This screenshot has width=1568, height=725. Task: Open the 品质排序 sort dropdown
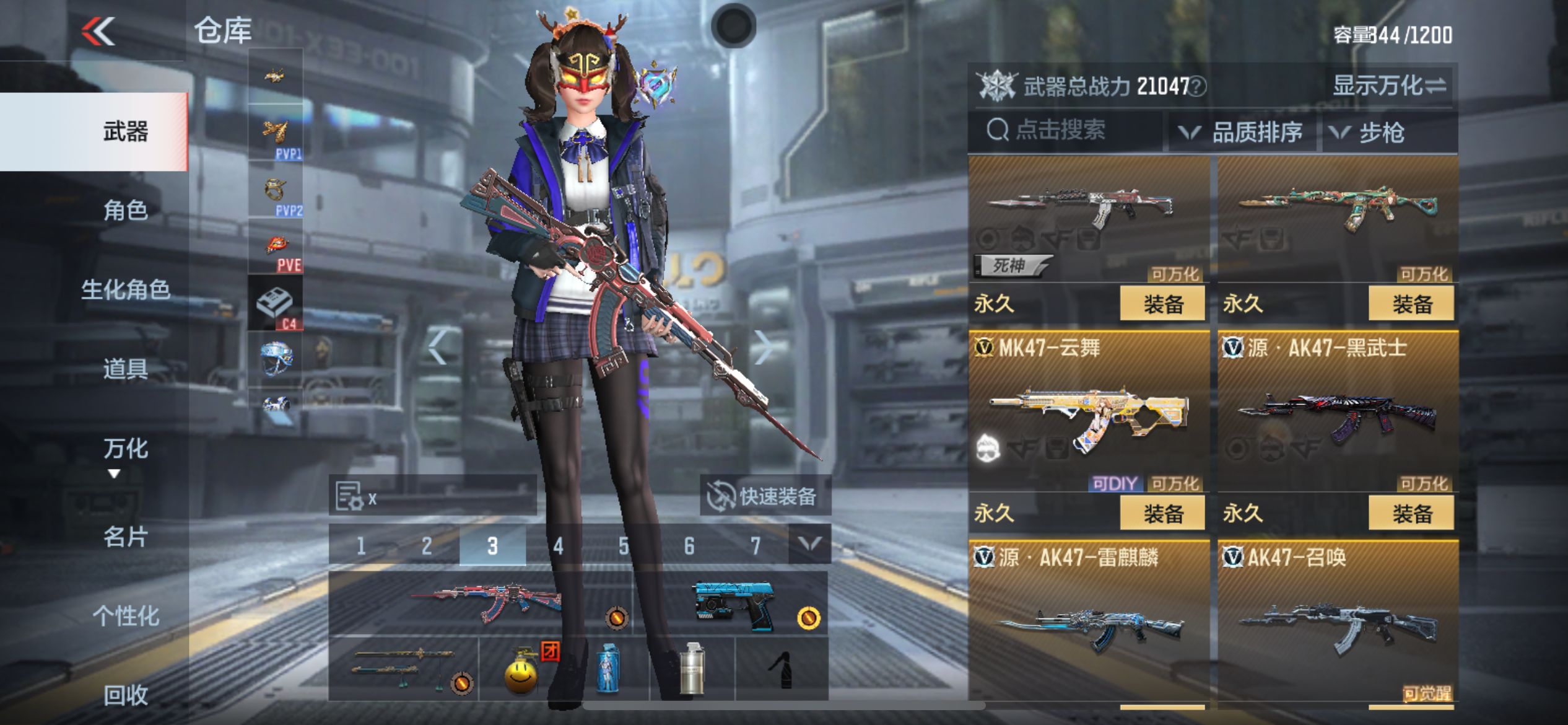click(1242, 133)
